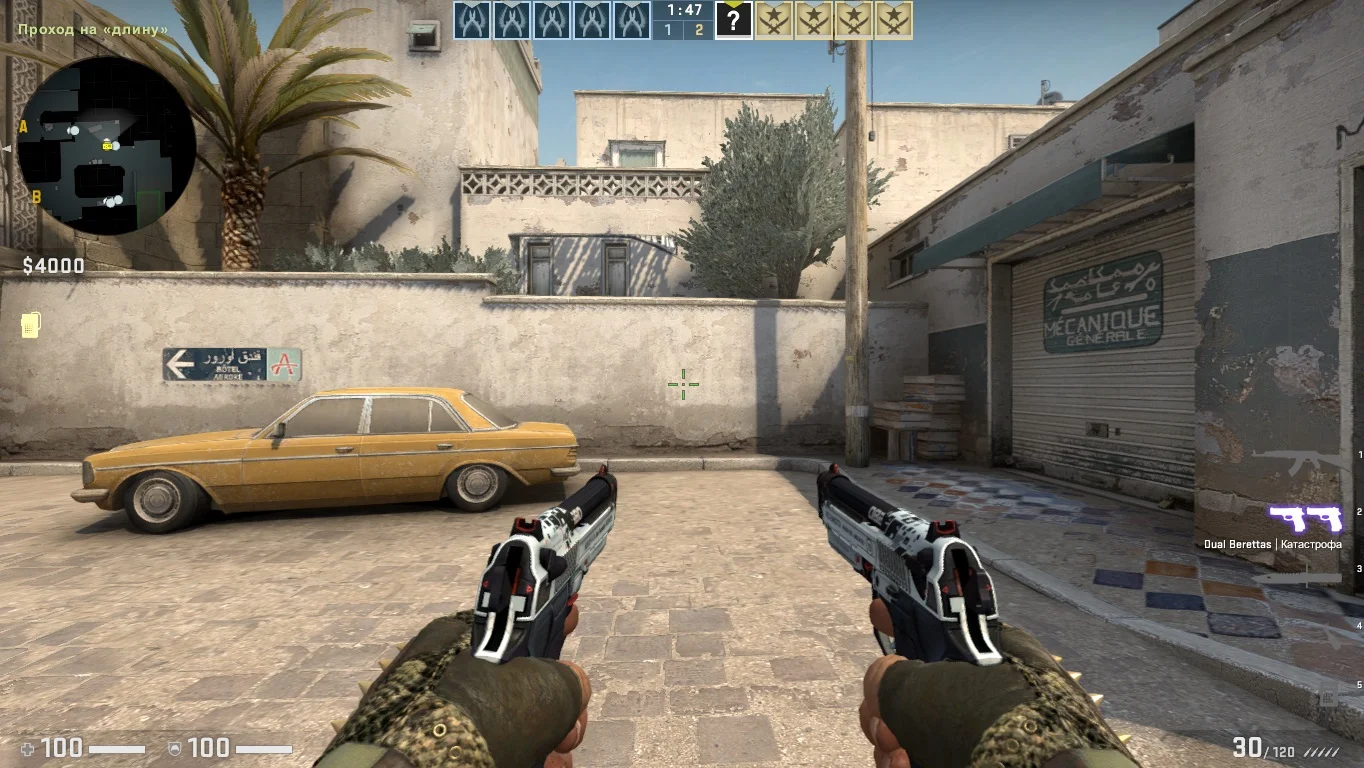Select the Dual Berettas weapon icon

tap(1305, 518)
